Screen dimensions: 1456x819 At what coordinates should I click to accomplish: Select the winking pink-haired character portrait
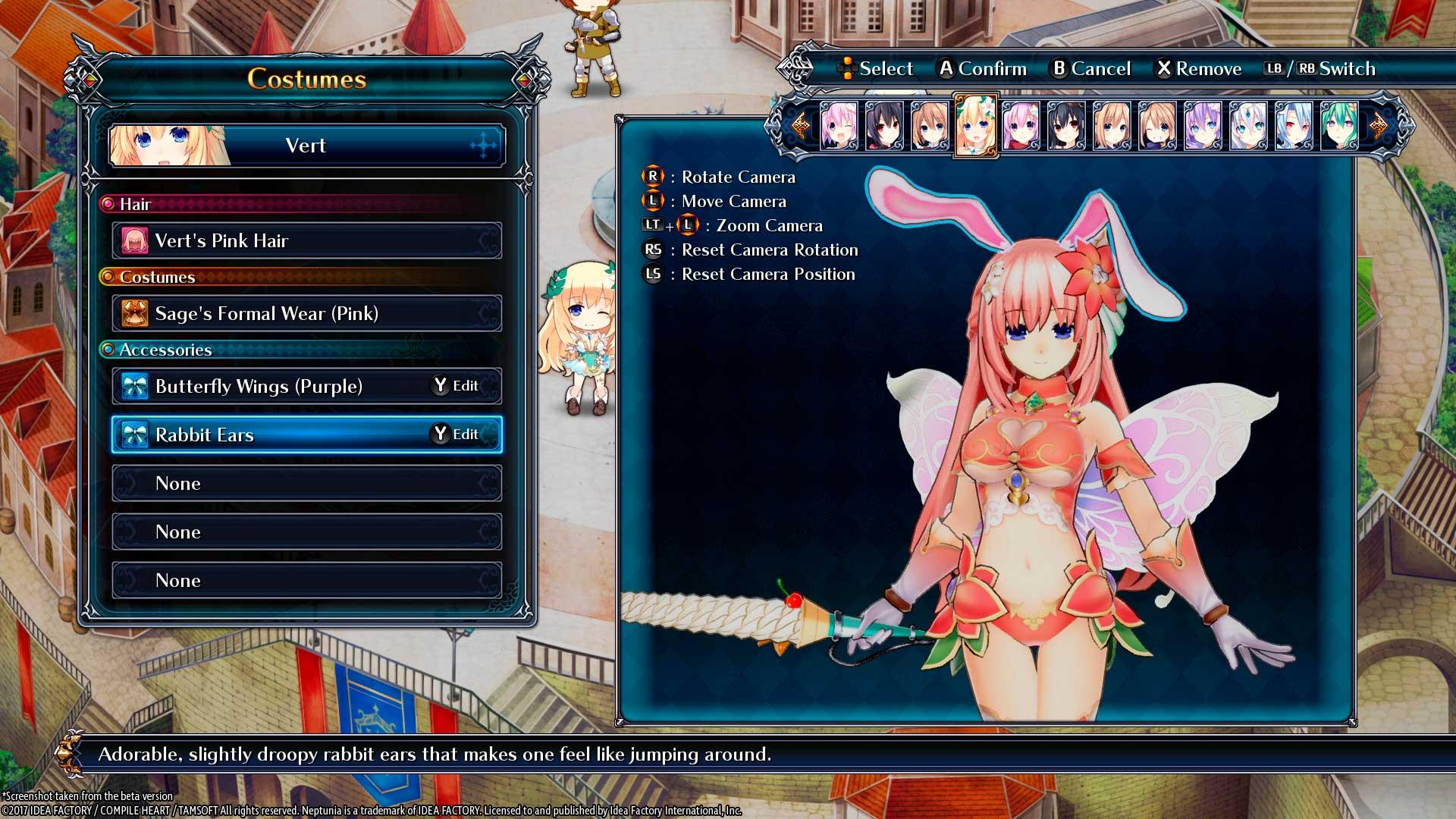pyautogui.click(x=839, y=125)
